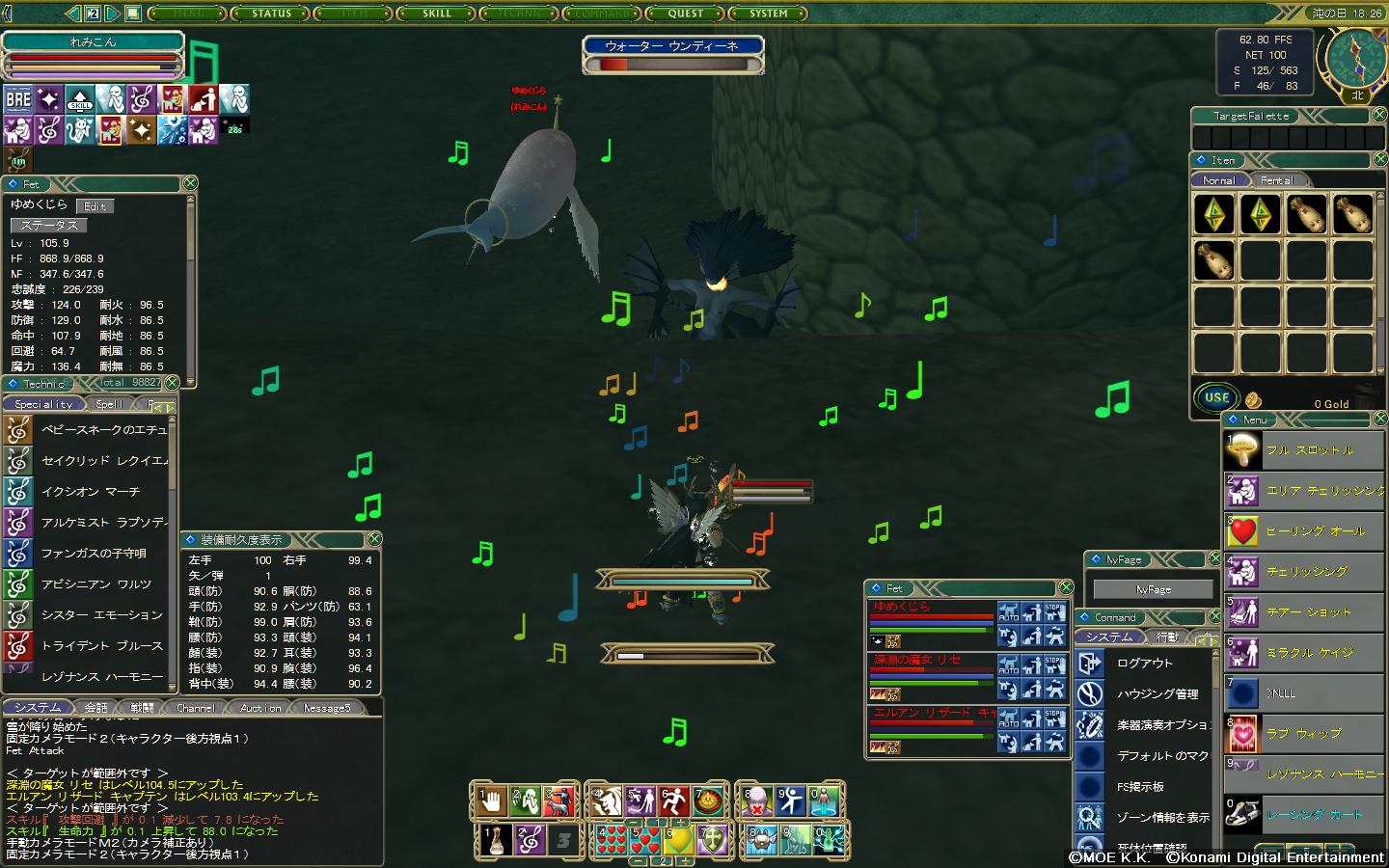Close the 装備耐久度表示 window

tap(374, 539)
